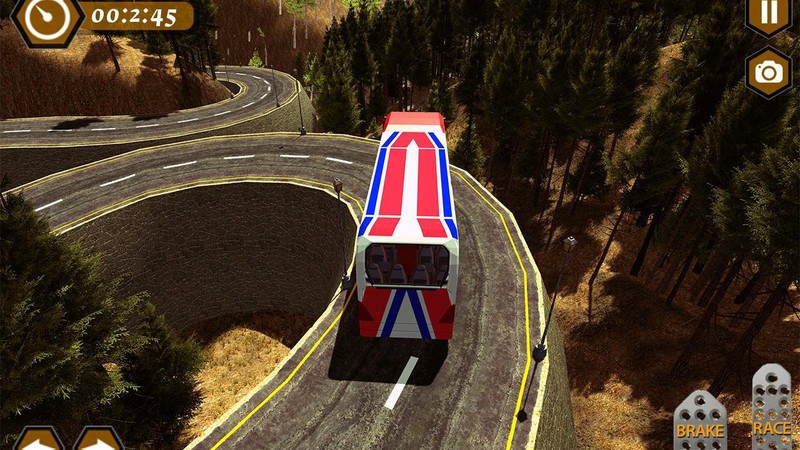The height and width of the screenshot is (450, 800).
Task: Switch the camera view
Action: click(x=768, y=70)
